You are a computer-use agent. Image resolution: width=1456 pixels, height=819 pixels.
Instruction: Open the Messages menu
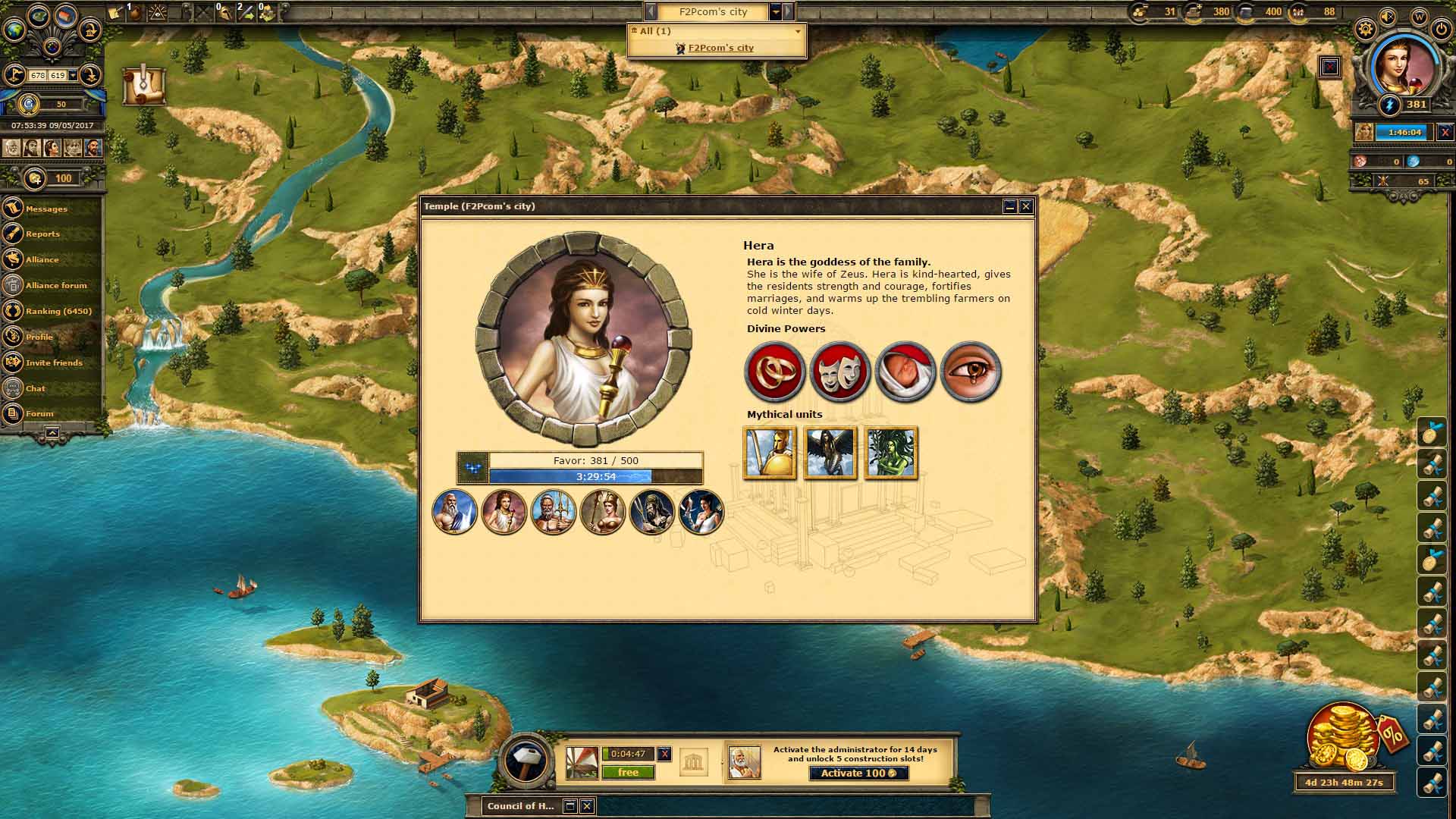[46, 209]
